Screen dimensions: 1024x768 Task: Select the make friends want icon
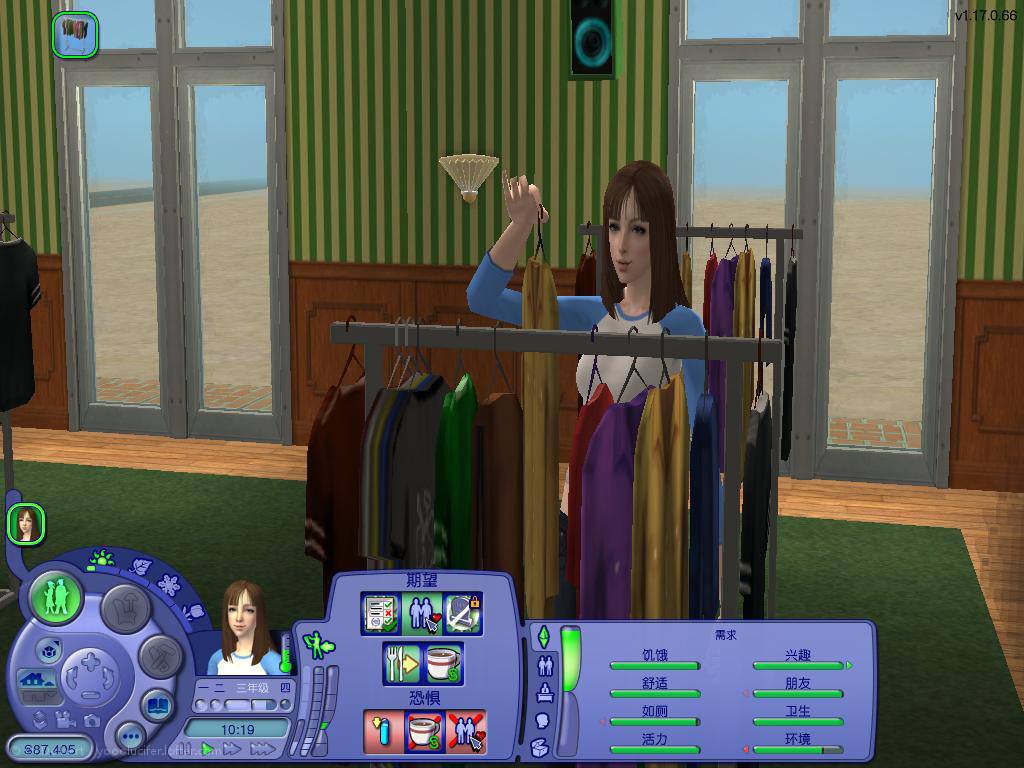pos(421,614)
